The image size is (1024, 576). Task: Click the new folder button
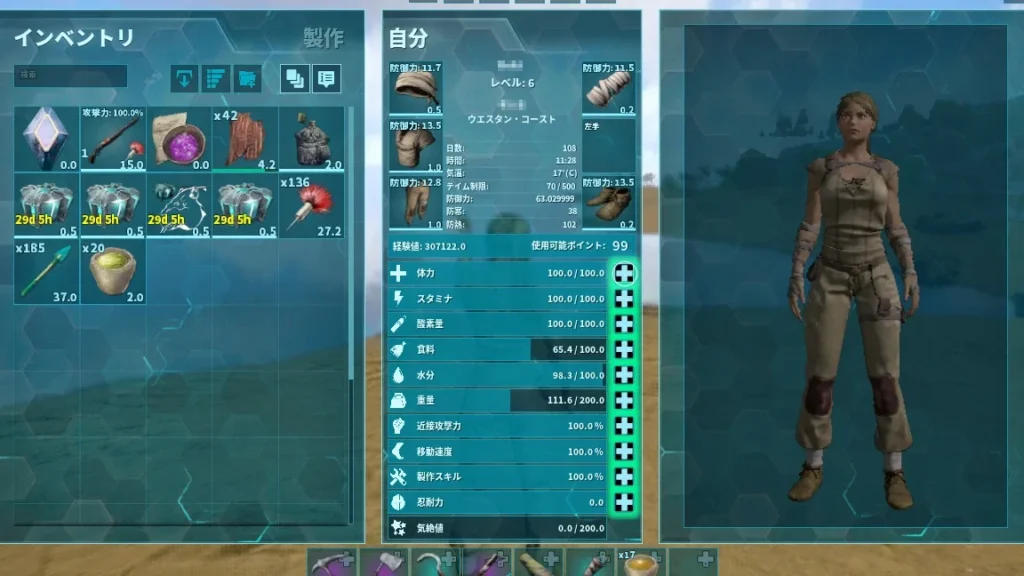[x=247, y=78]
